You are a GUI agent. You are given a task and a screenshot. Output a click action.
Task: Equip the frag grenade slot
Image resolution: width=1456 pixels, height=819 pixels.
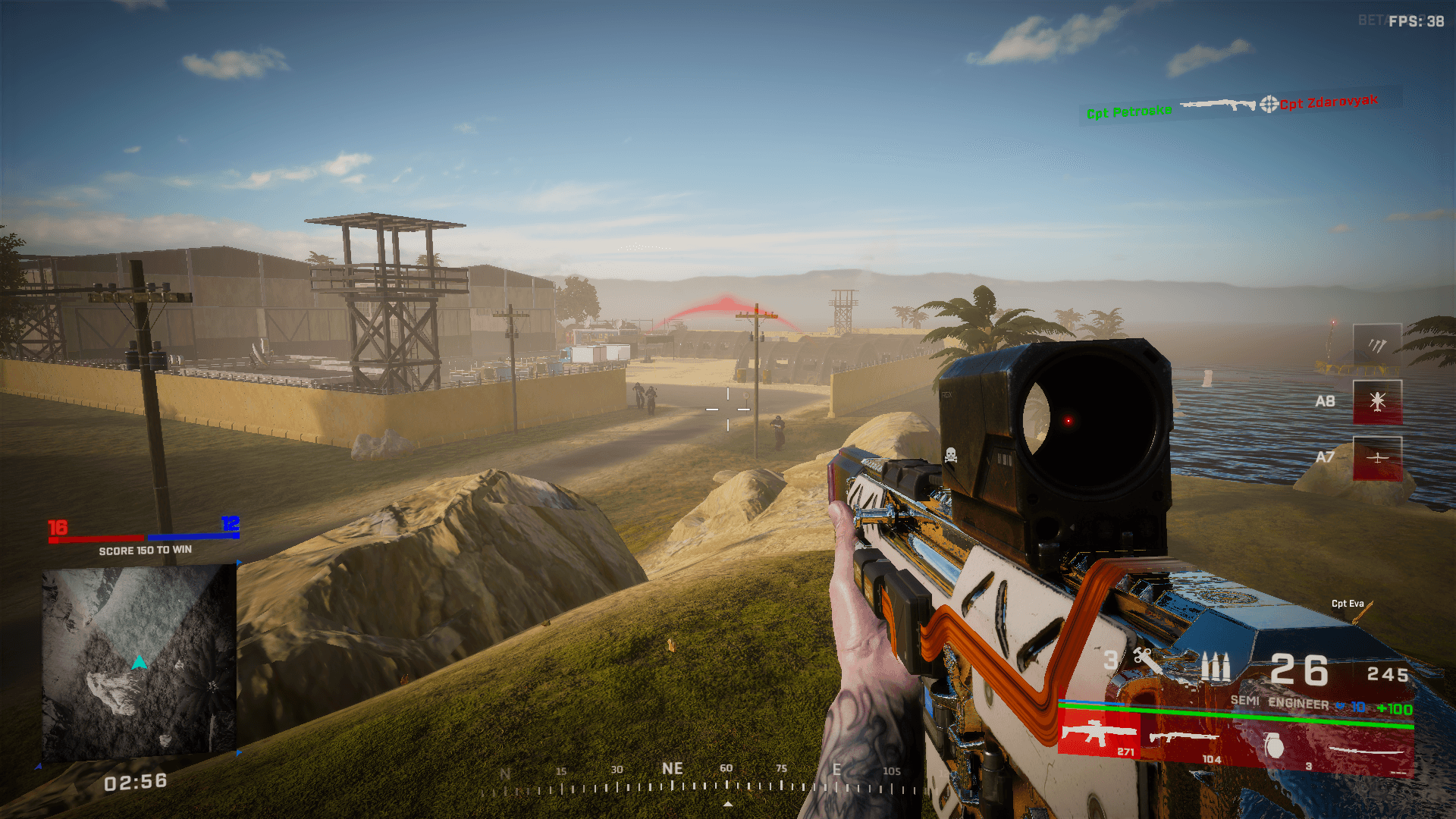[1276, 745]
